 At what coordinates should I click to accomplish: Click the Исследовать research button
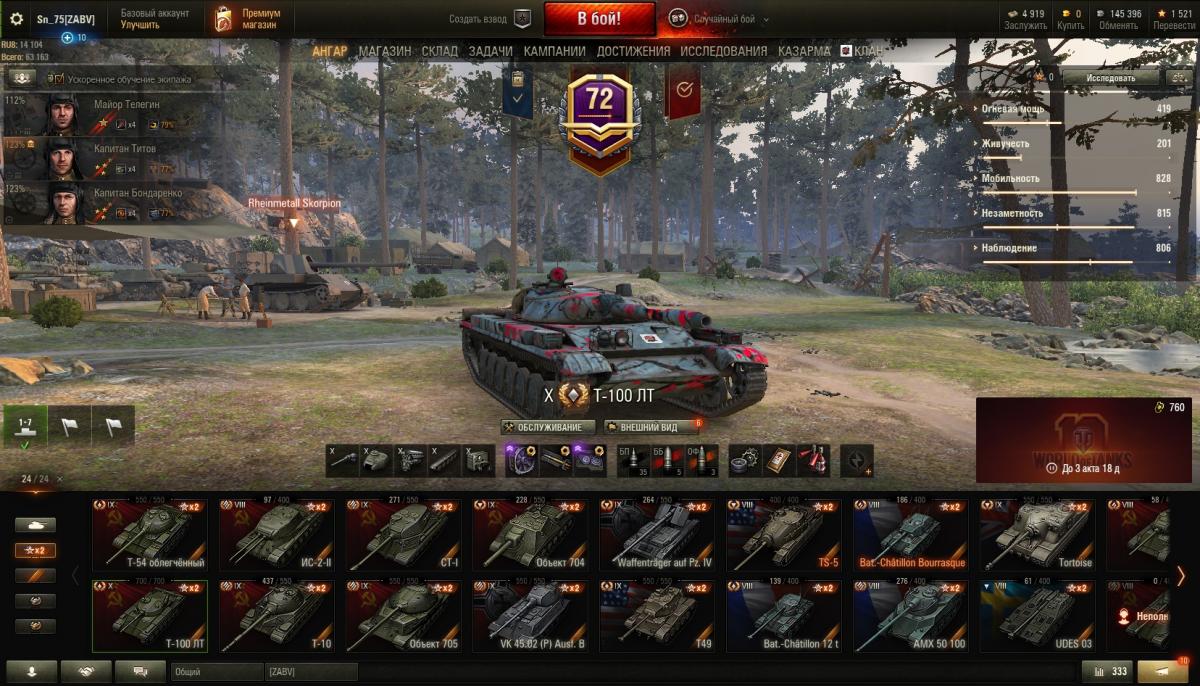coord(1111,77)
